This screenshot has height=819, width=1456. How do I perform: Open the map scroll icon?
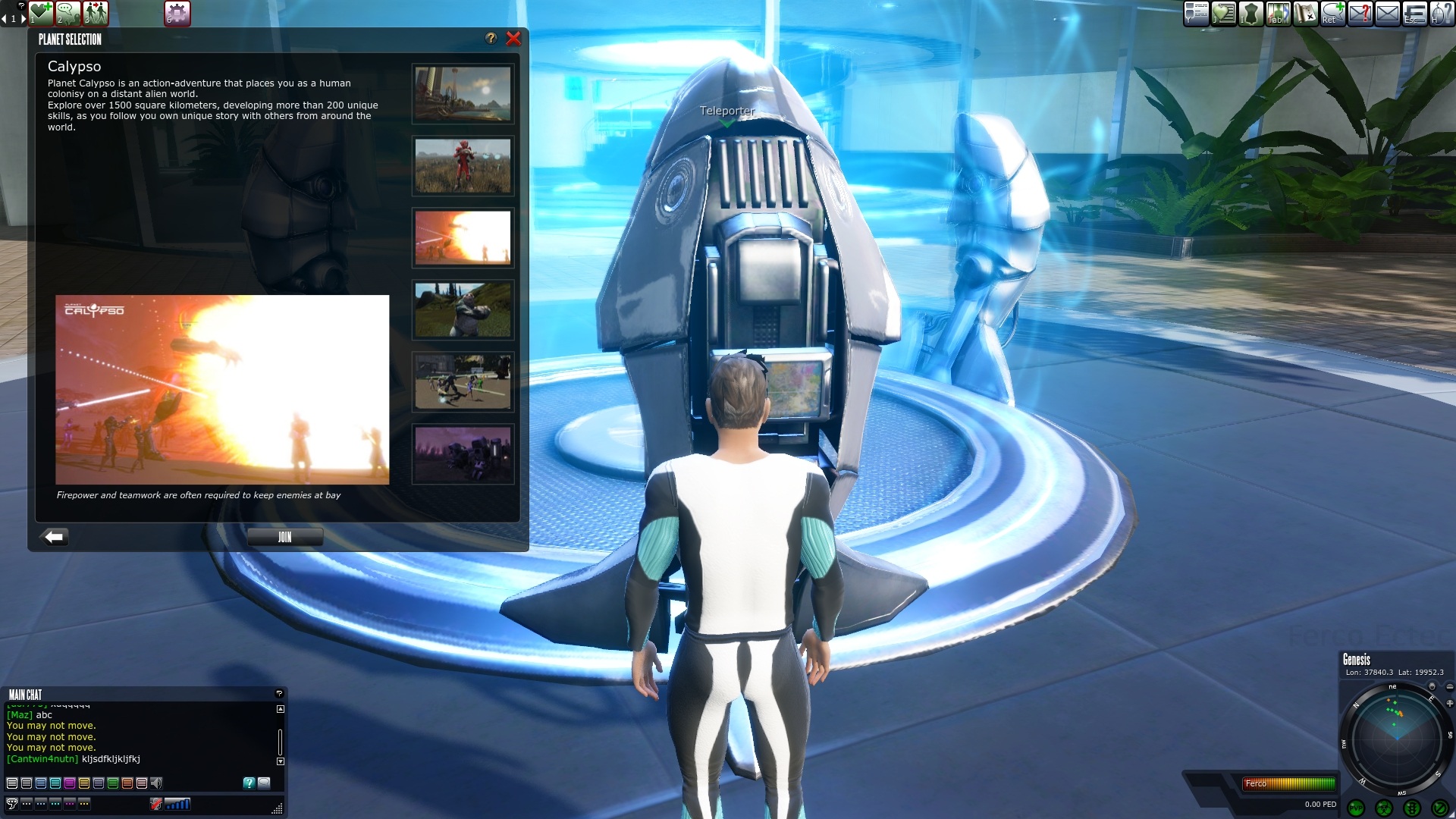click(x=1305, y=13)
